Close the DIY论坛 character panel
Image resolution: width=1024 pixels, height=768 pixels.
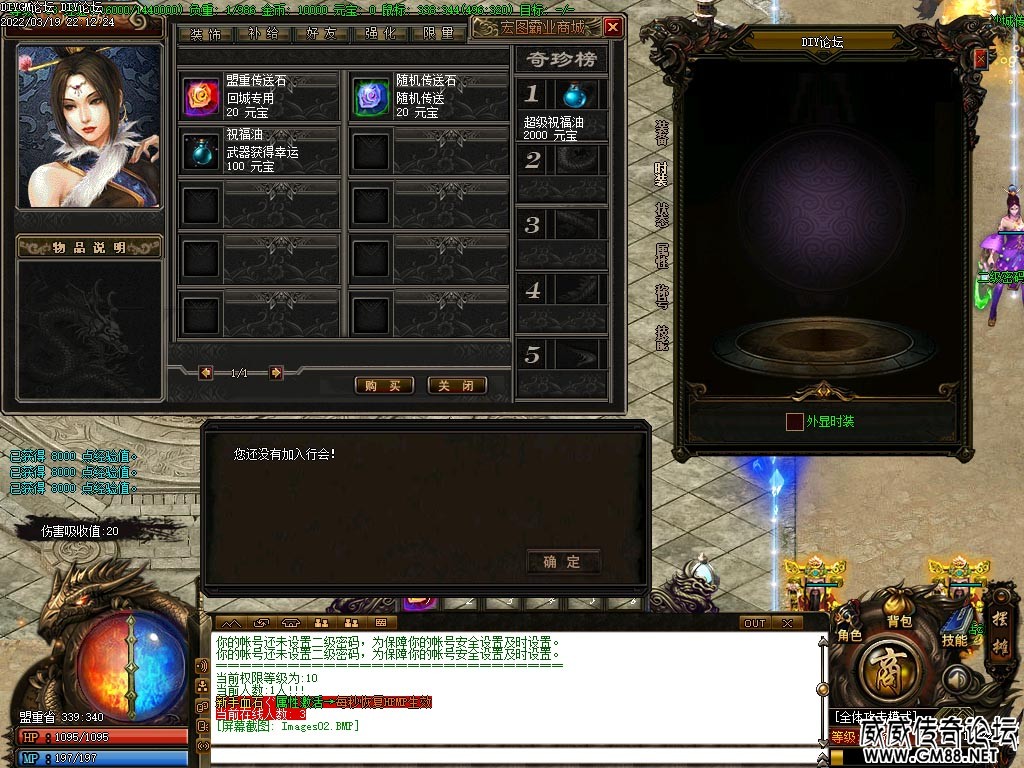(x=980, y=59)
